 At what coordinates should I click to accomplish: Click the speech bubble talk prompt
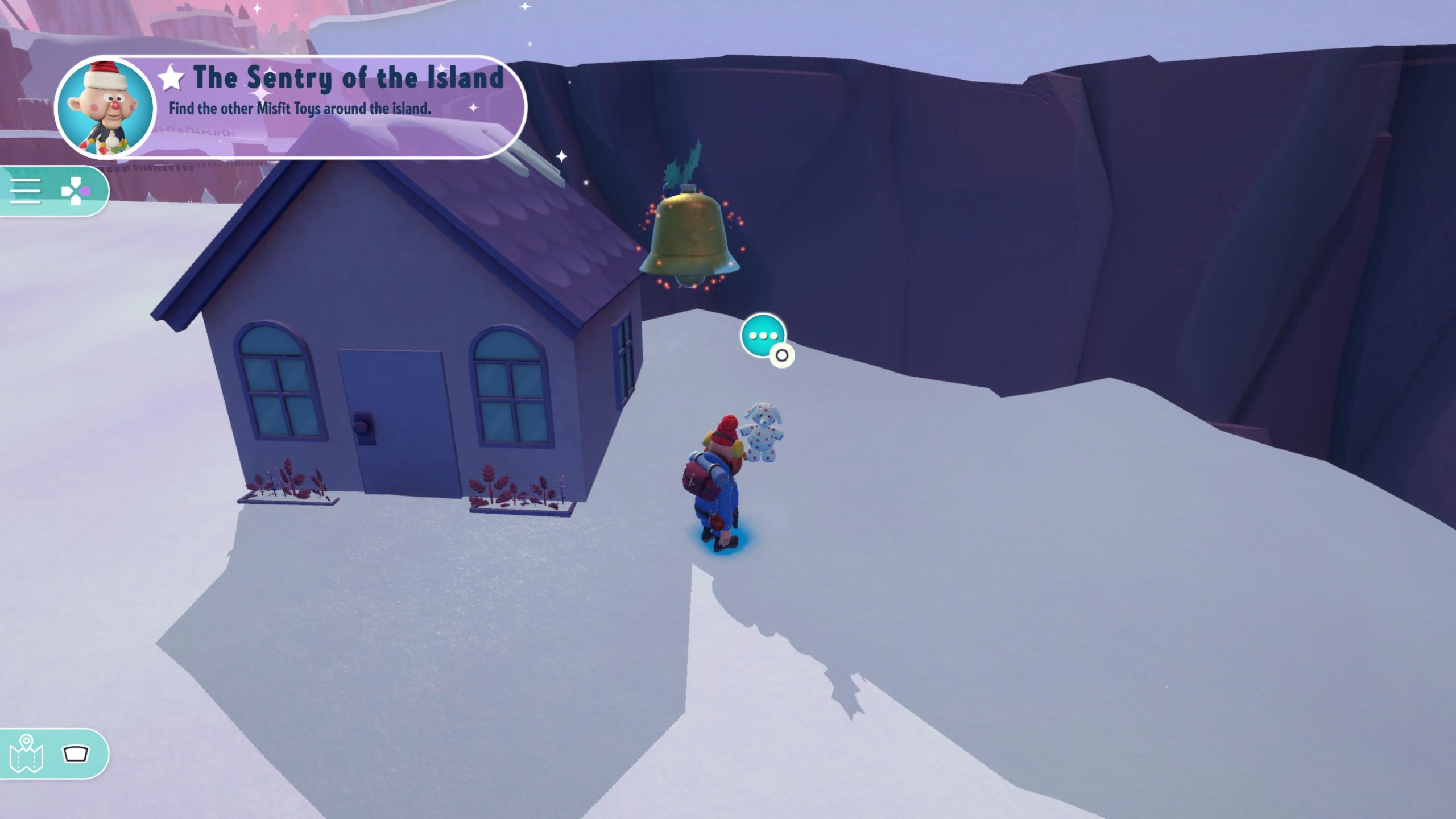(763, 336)
